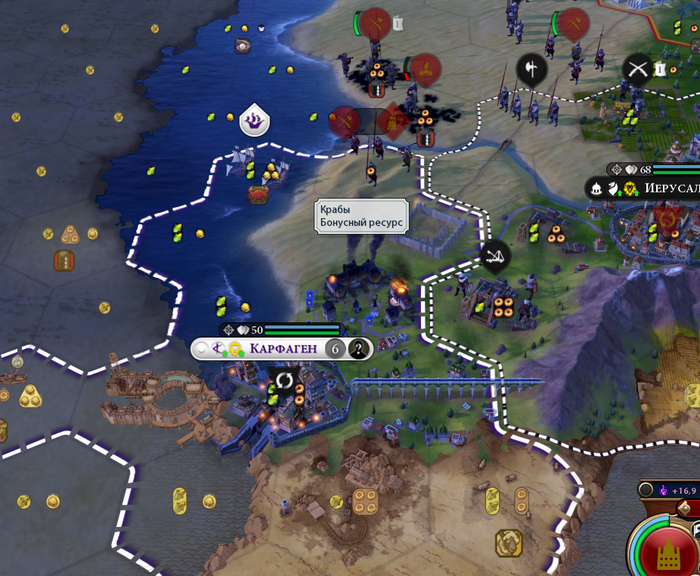
Task: Select the black catapult unit flag
Action: pyautogui.click(x=494, y=256)
